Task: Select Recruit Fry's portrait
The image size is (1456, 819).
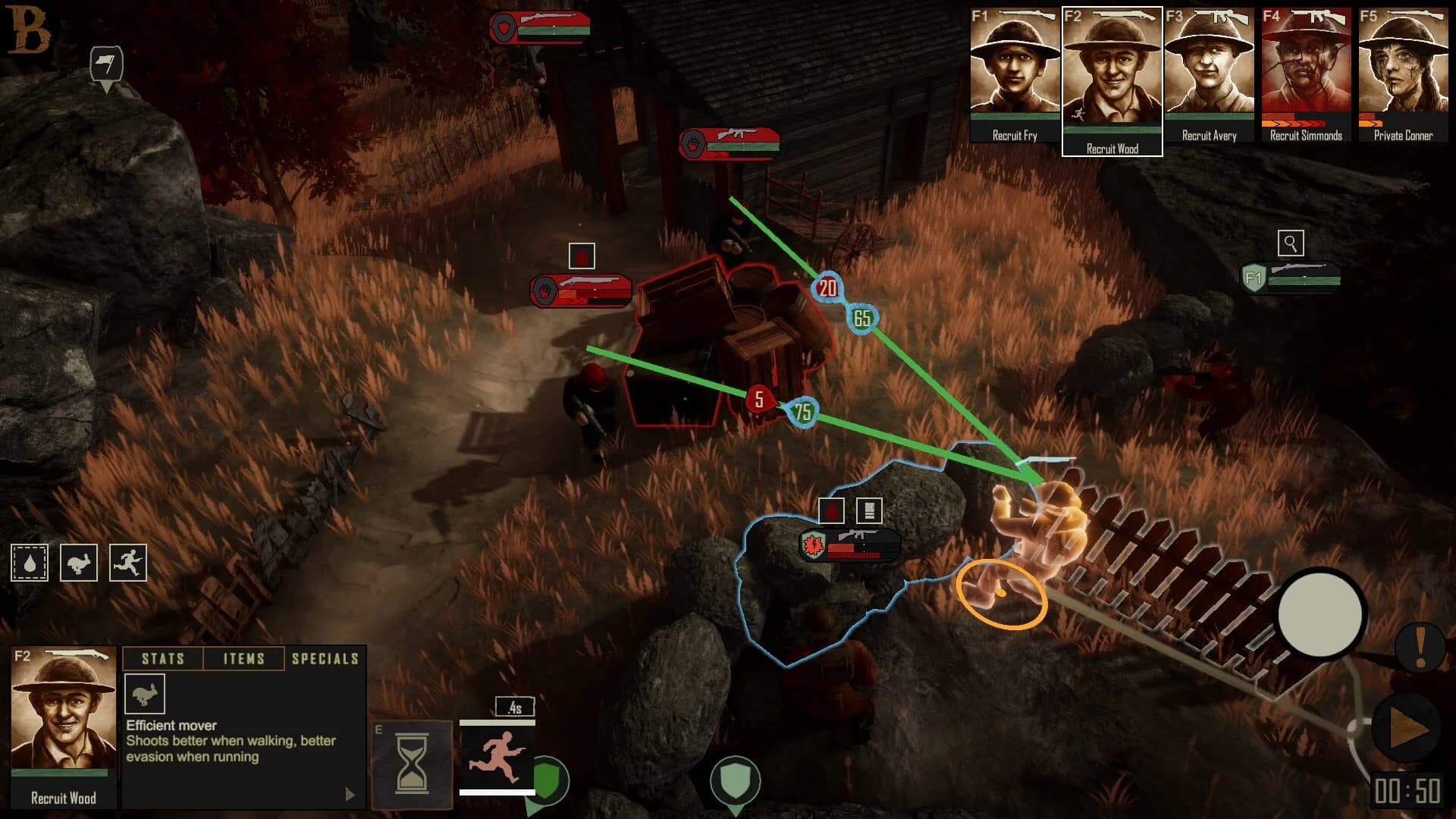Action: [1014, 72]
